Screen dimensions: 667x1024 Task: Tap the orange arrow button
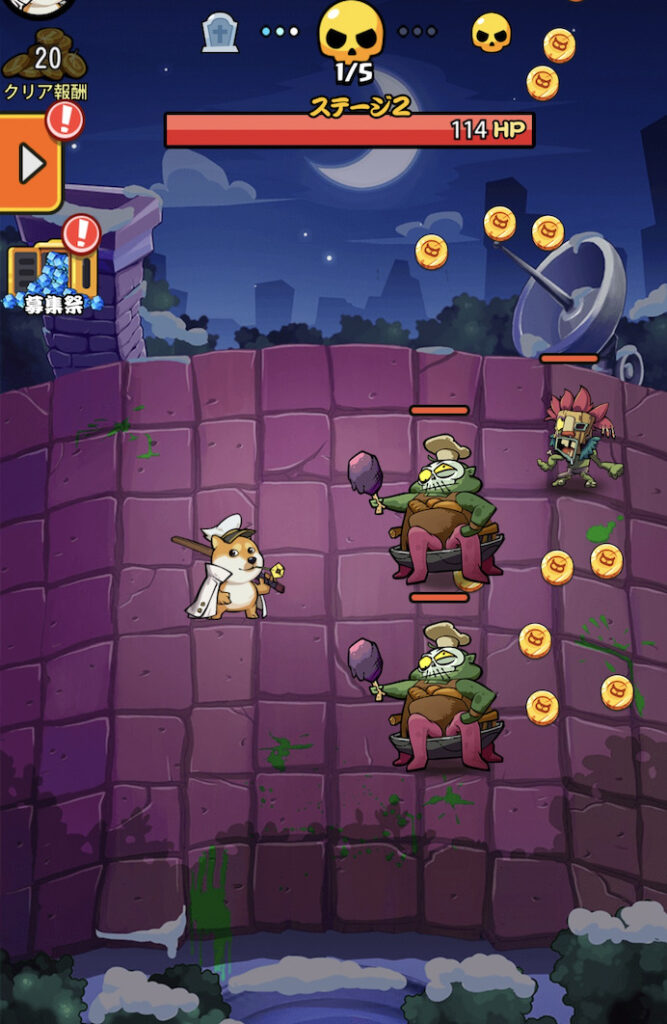[x=30, y=163]
